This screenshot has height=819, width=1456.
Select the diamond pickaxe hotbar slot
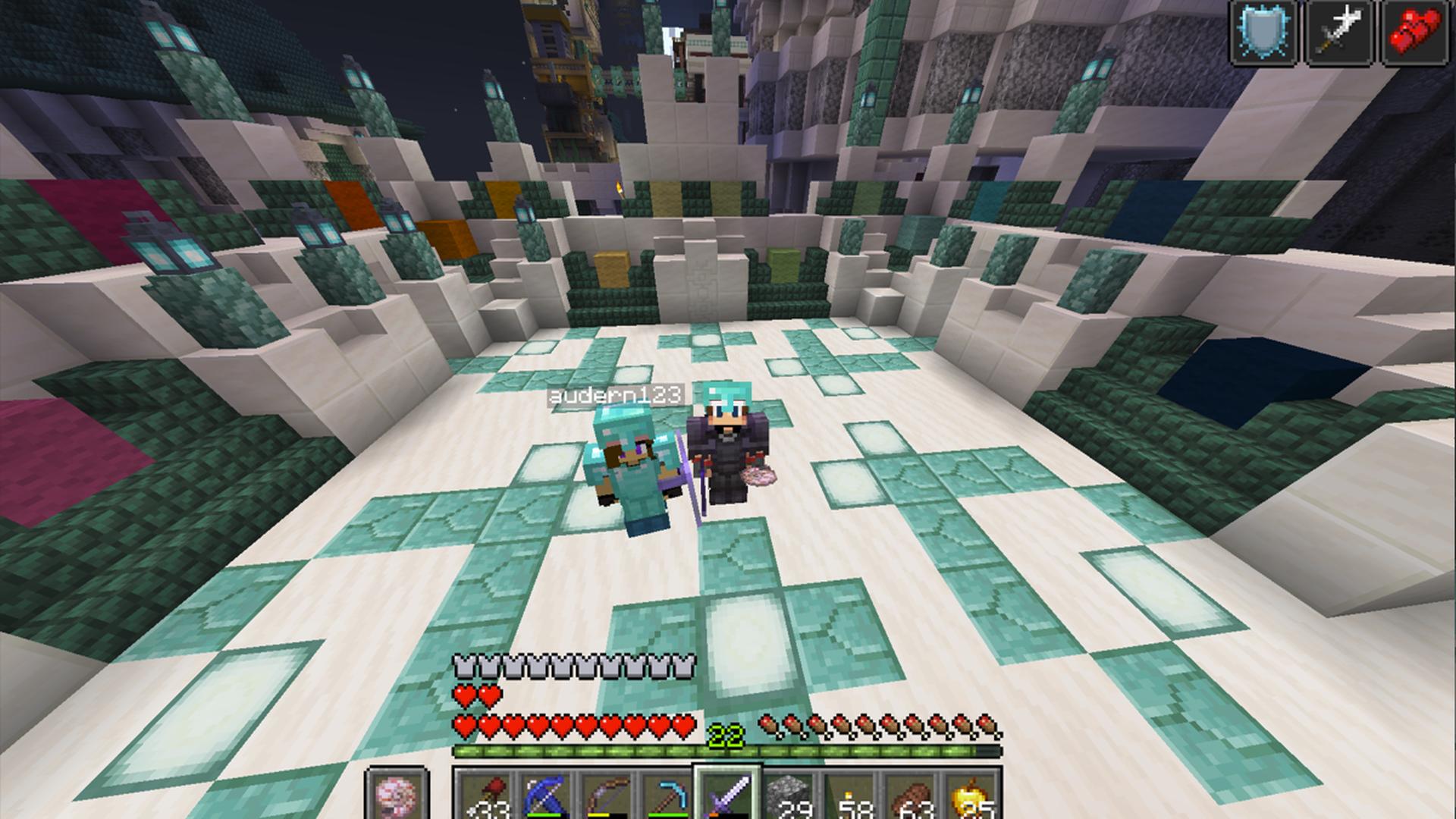tap(667, 796)
